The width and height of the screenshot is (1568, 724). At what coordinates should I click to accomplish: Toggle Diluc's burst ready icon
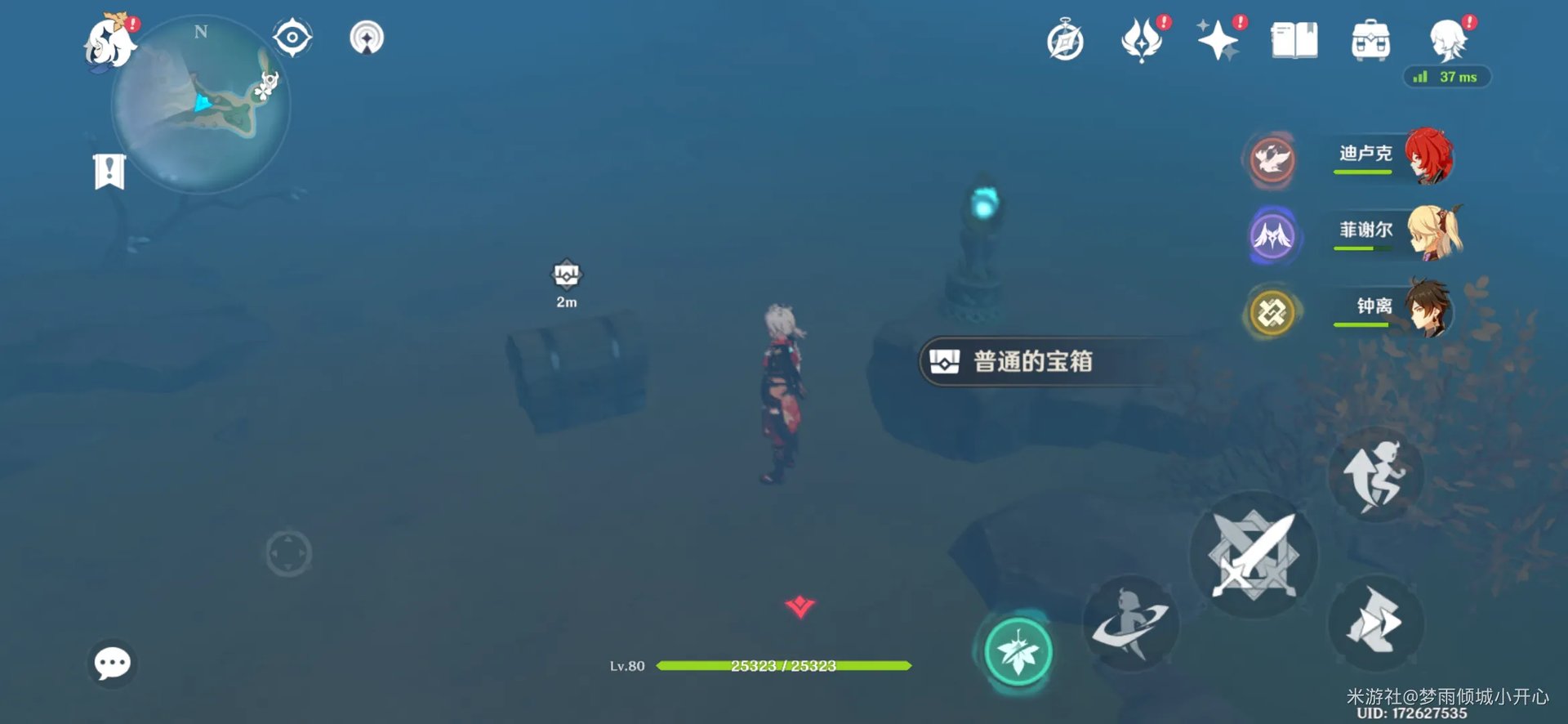pyautogui.click(x=1272, y=159)
